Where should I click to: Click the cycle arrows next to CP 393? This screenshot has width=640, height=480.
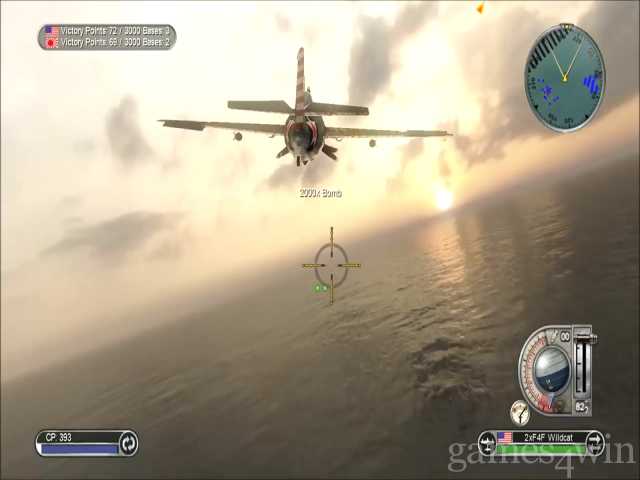pos(128,442)
